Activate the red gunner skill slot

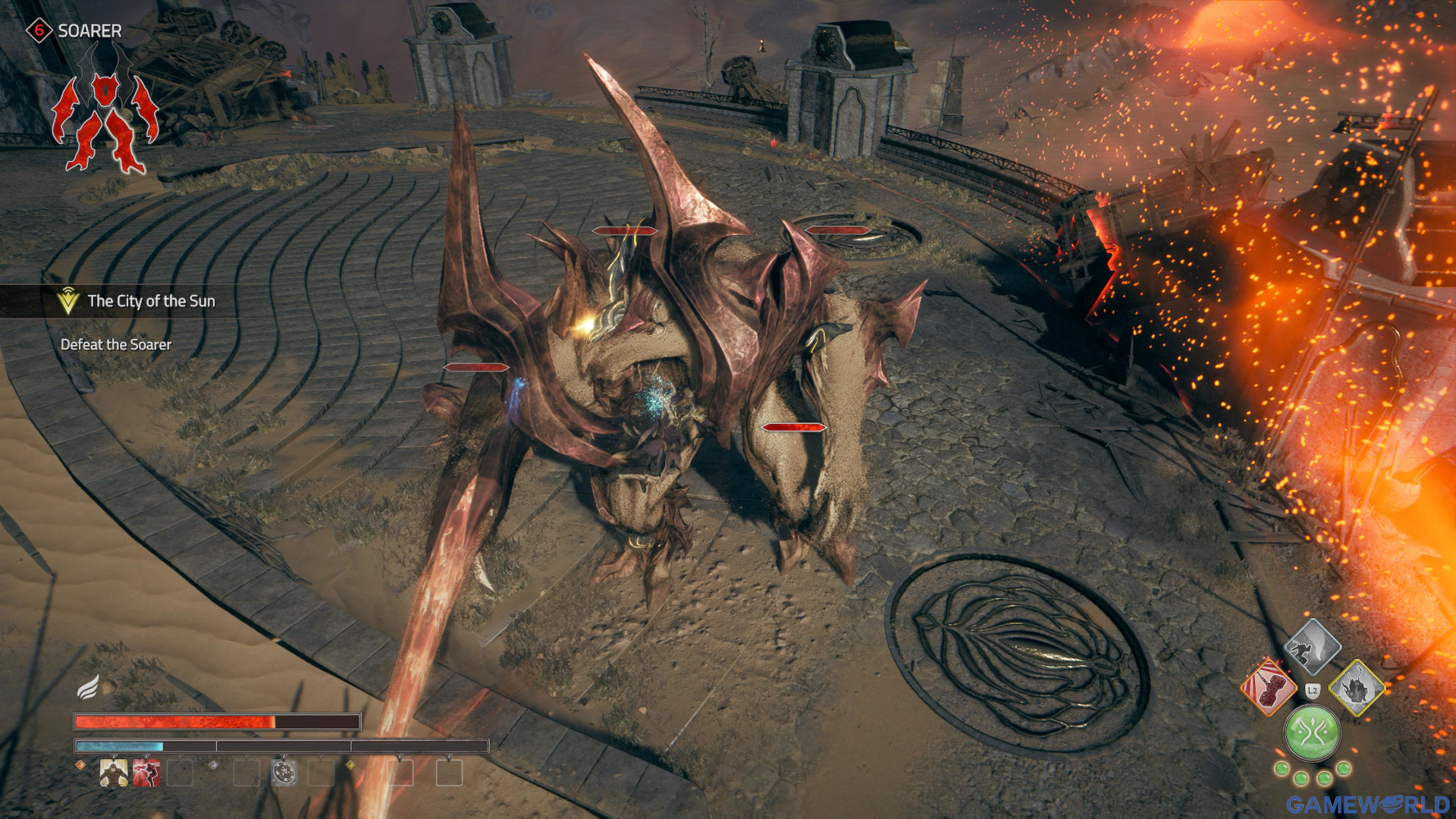pyautogui.click(x=146, y=773)
